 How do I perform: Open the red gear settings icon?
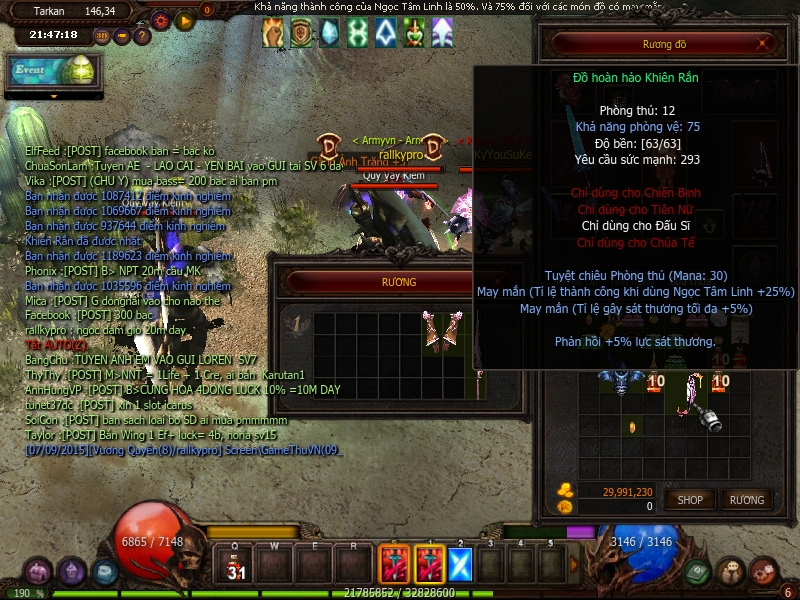pos(161,19)
